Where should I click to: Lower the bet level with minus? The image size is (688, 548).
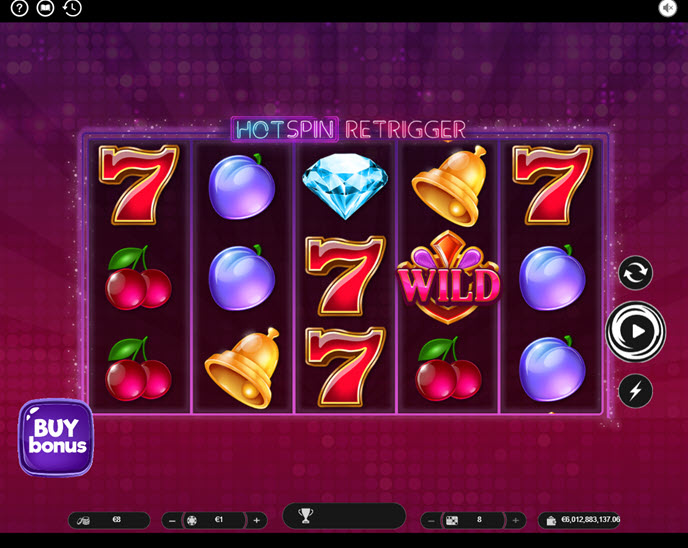coord(430,520)
